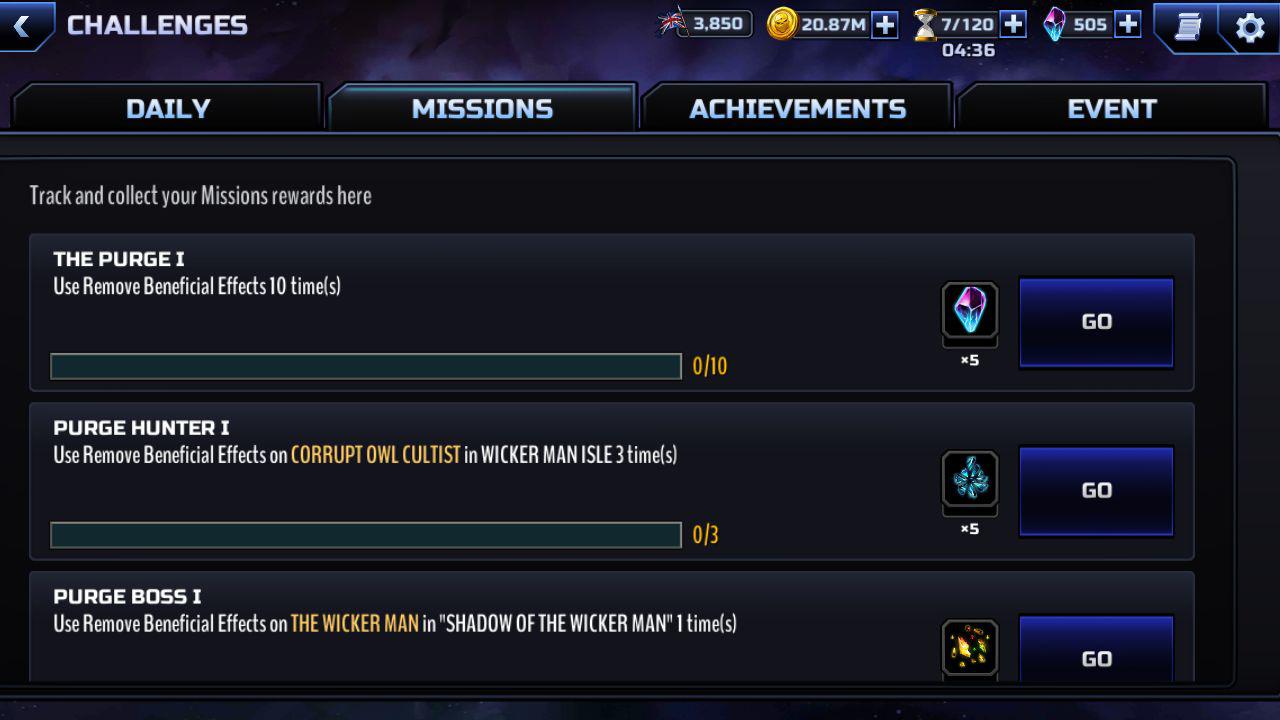This screenshot has height=720, width=1280.
Task: Refill energy using hourglass plus button
Action: point(1013,25)
